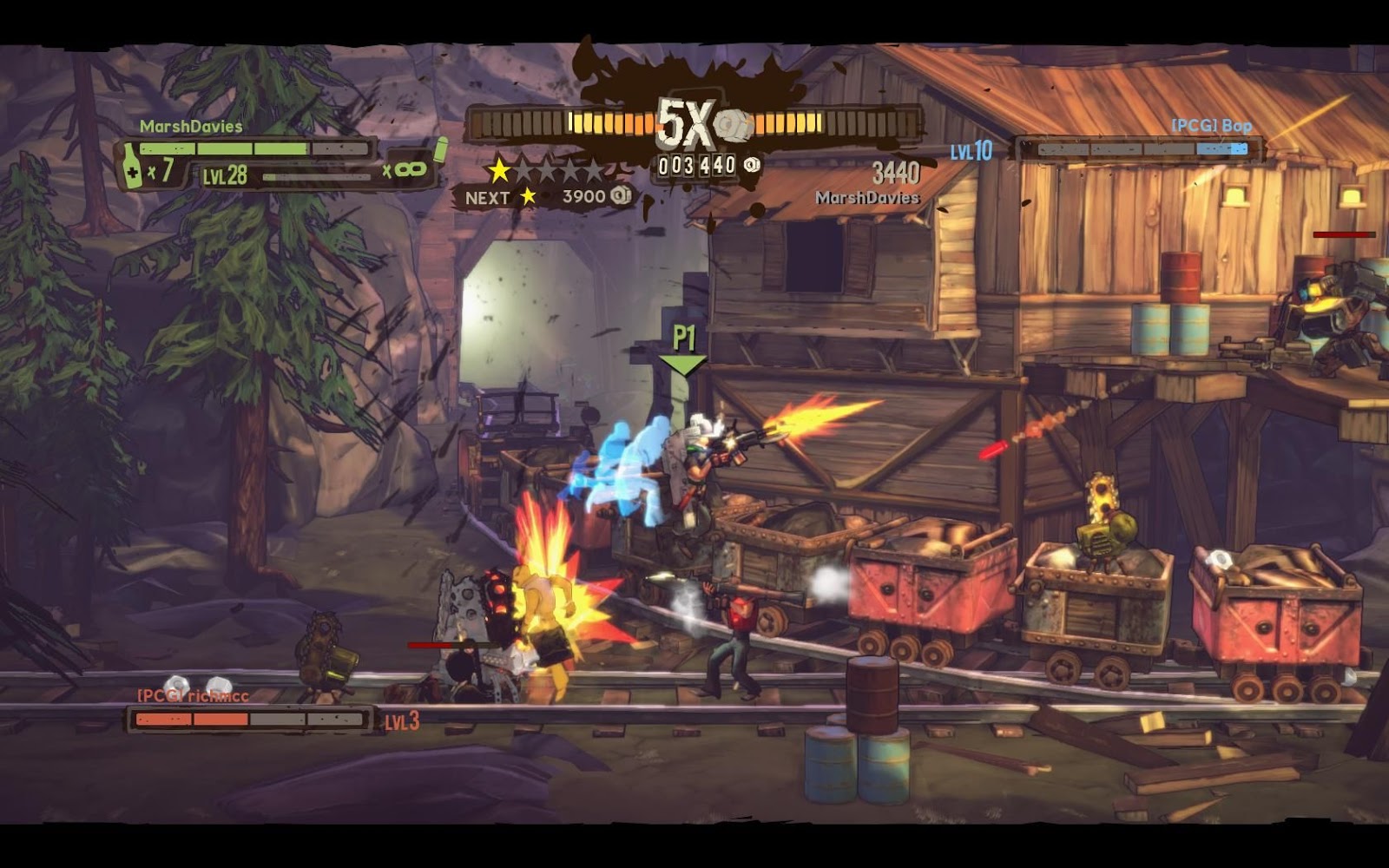
Task: Select the [PCG] Bop player panel
Action: [1140, 149]
